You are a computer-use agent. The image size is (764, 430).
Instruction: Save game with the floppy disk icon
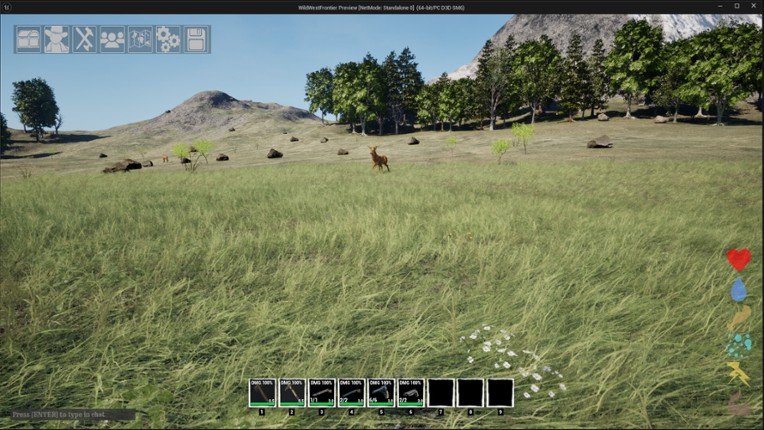(196, 39)
